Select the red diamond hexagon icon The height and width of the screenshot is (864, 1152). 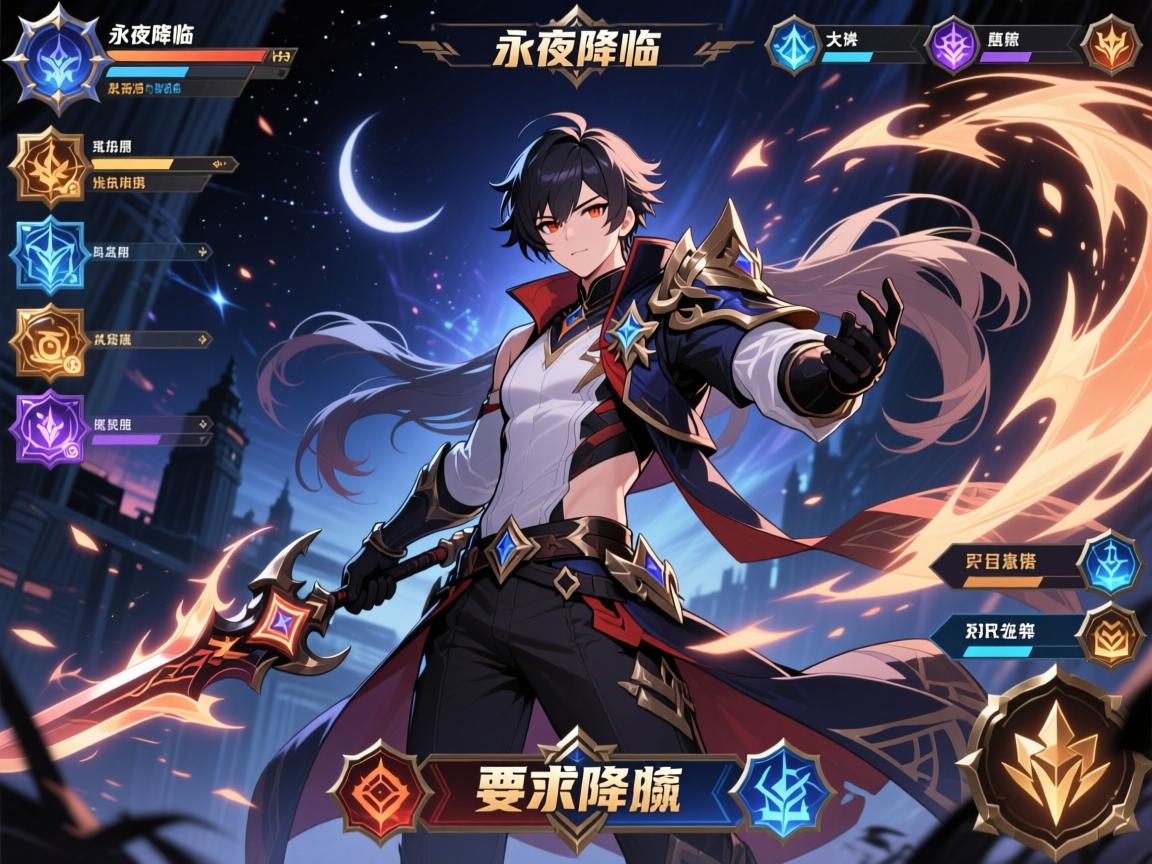coord(380,791)
